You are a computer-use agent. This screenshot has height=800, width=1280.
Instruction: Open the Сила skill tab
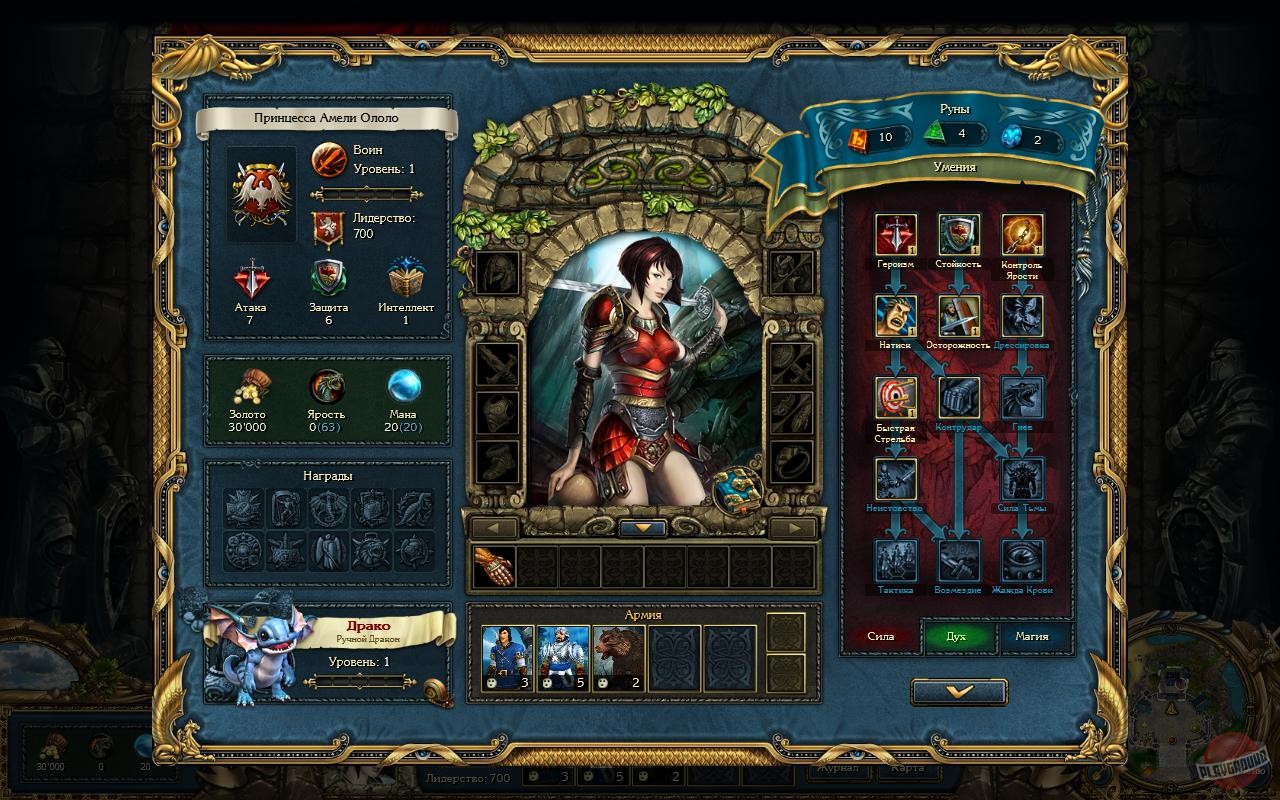(x=883, y=638)
